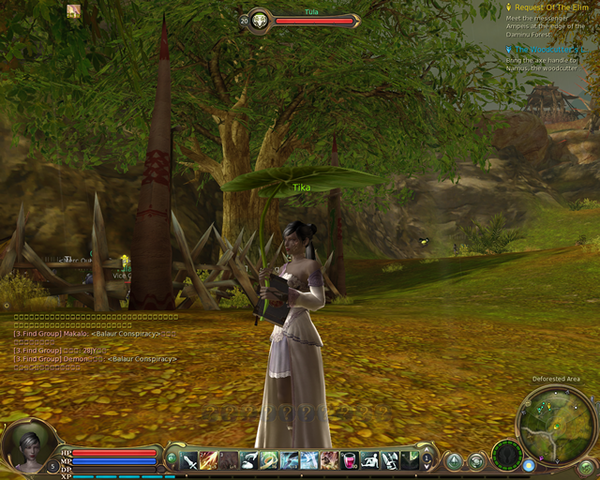The image size is (600, 480).
Task: Click the Tula target portrait frame
Action: tap(260, 20)
